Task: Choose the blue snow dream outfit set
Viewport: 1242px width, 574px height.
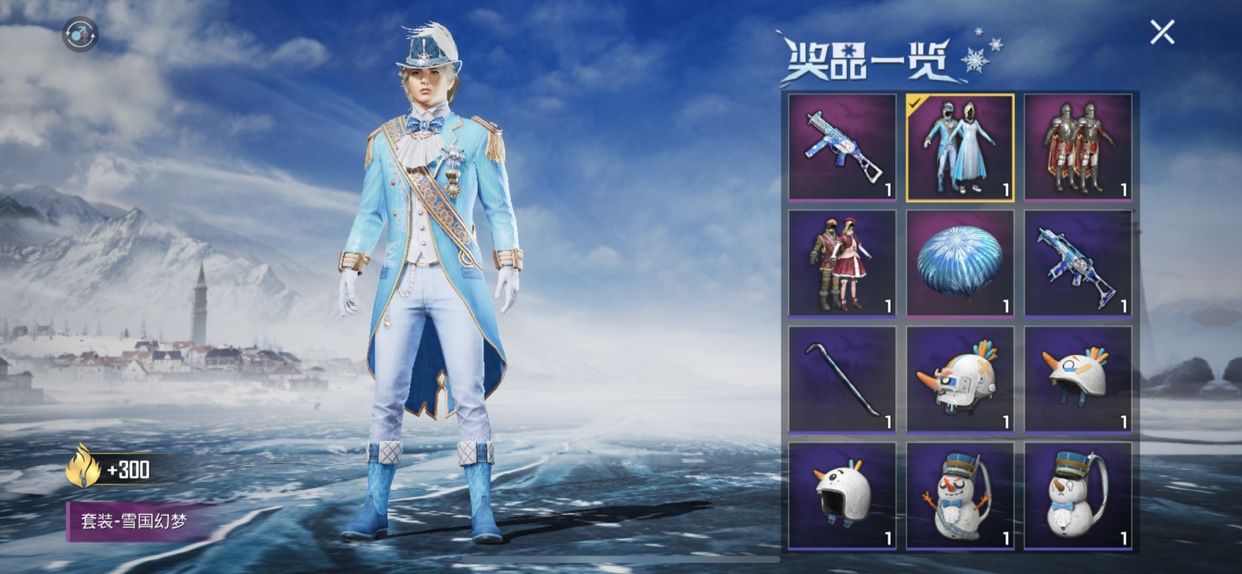Action: click(960, 146)
